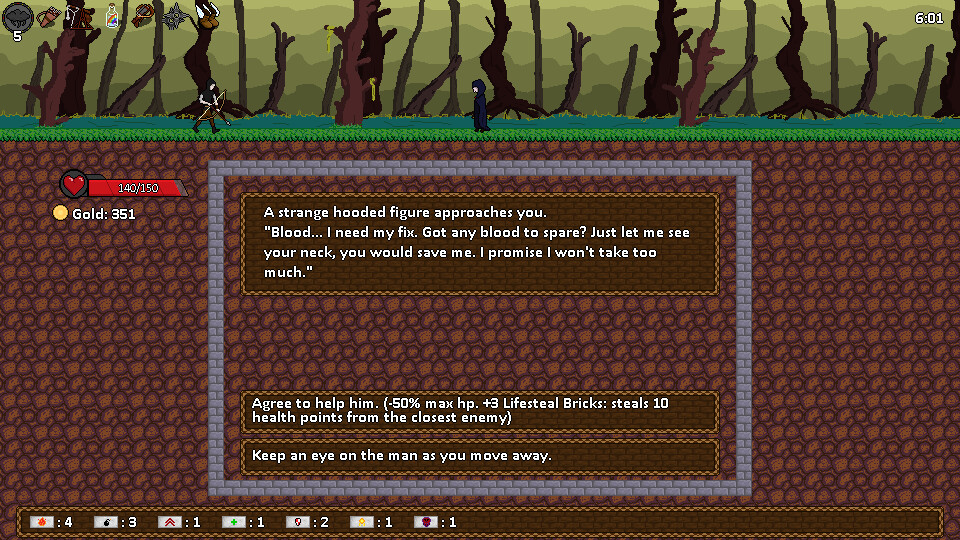This screenshot has height=540, width=960.
Task: Click the rainbow potion bottle icon
Action: [112, 16]
